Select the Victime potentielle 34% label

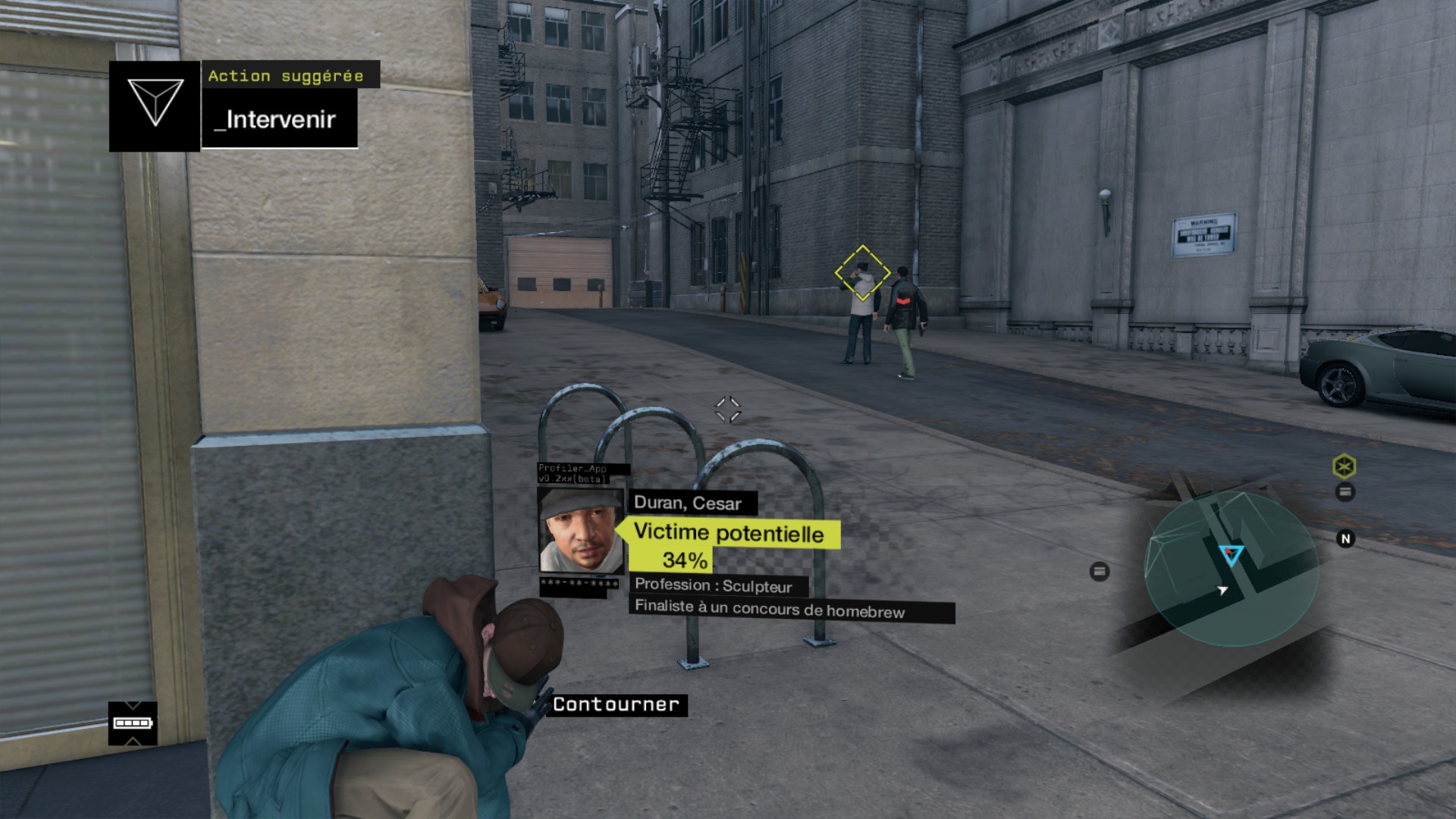(x=728, y=544)
